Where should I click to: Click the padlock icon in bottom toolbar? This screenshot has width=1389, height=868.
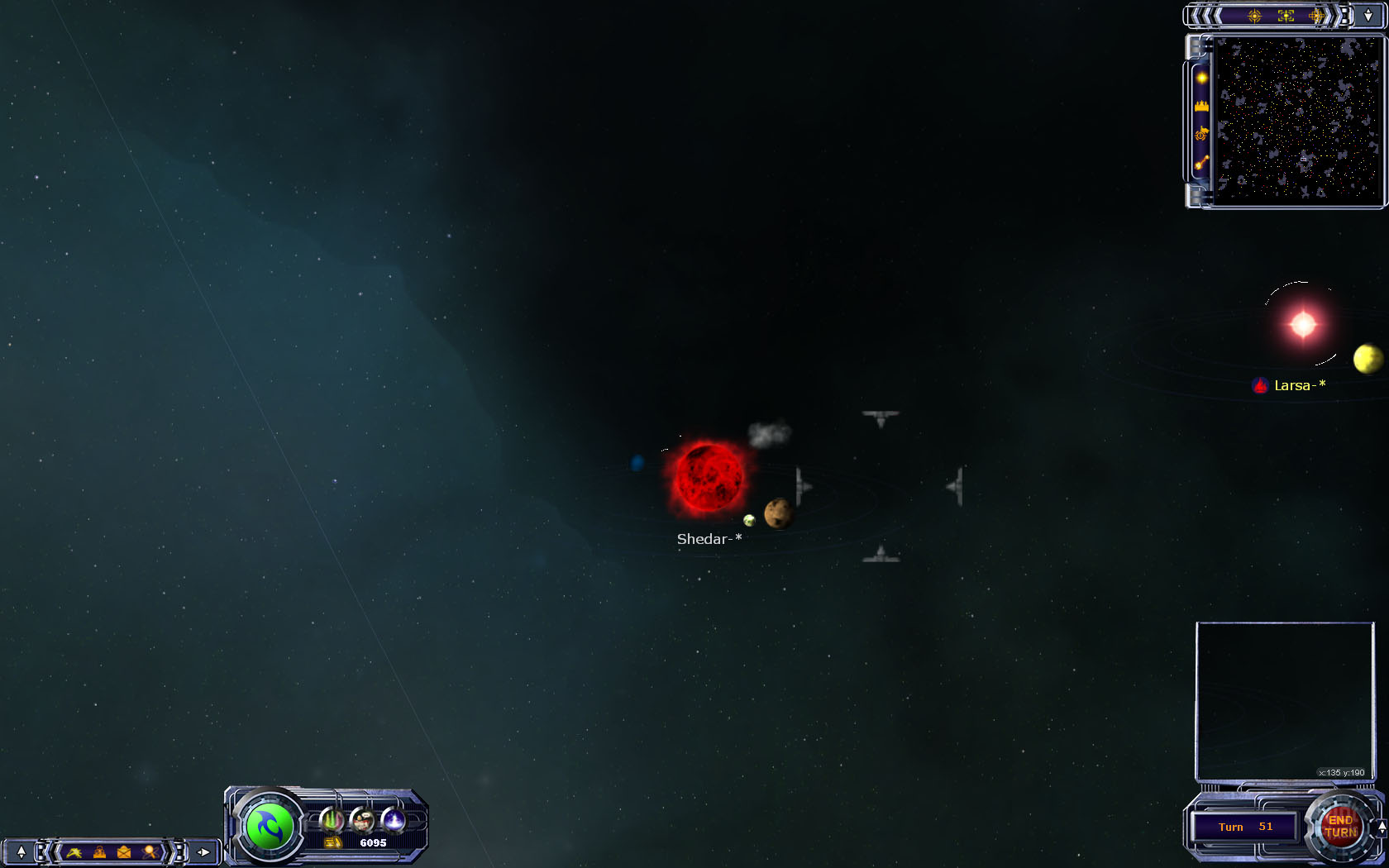[99, 851]
